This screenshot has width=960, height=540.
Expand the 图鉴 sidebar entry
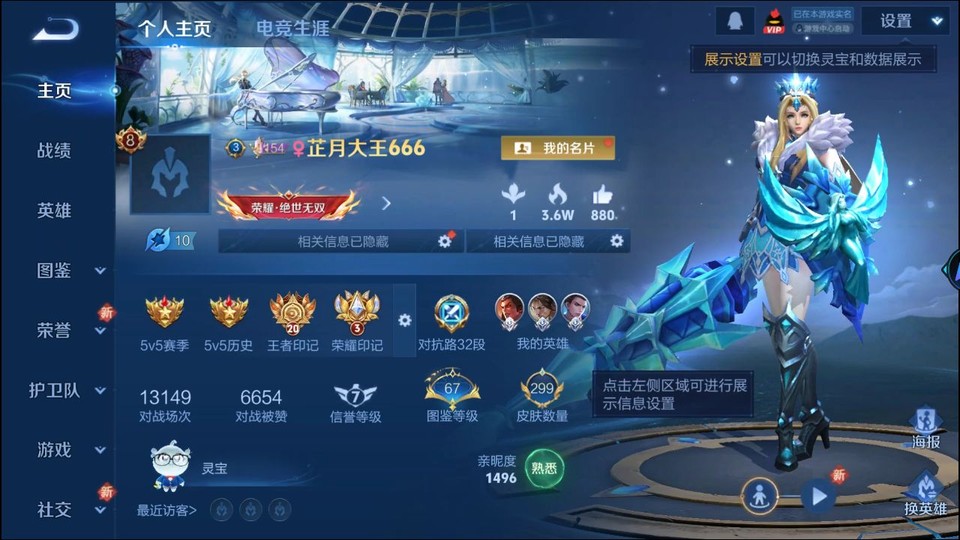(x=68, y=270)
